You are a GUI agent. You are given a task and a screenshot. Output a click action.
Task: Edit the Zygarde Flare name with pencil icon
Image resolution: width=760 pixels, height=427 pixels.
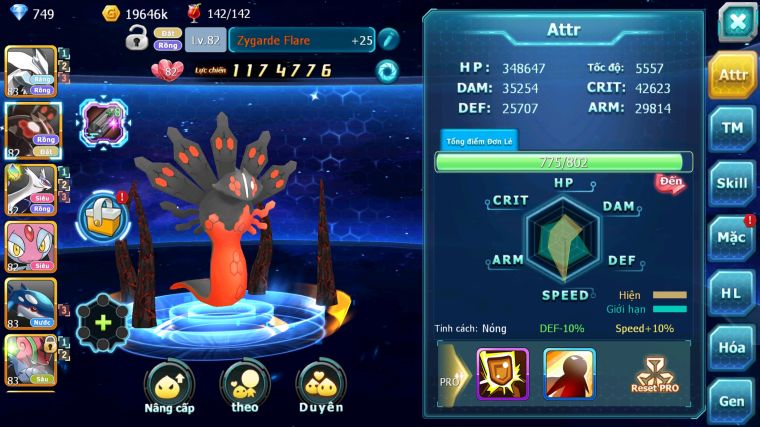click(389, 39)
